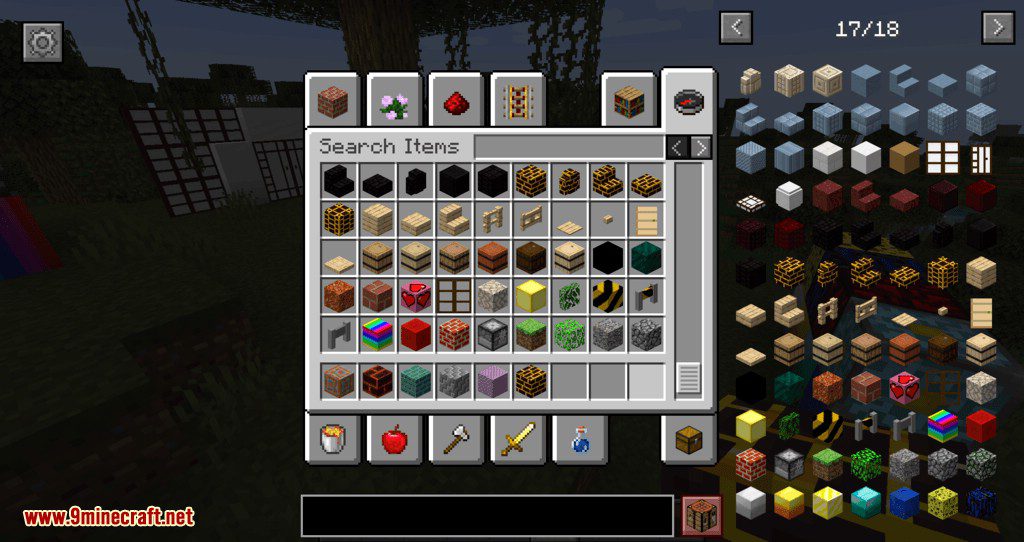Image resolution: width=1024 pixels, height=542 pixels.
Task: Switch to the chest Survival Inventory tab
Action: click(x=689, y=438)
